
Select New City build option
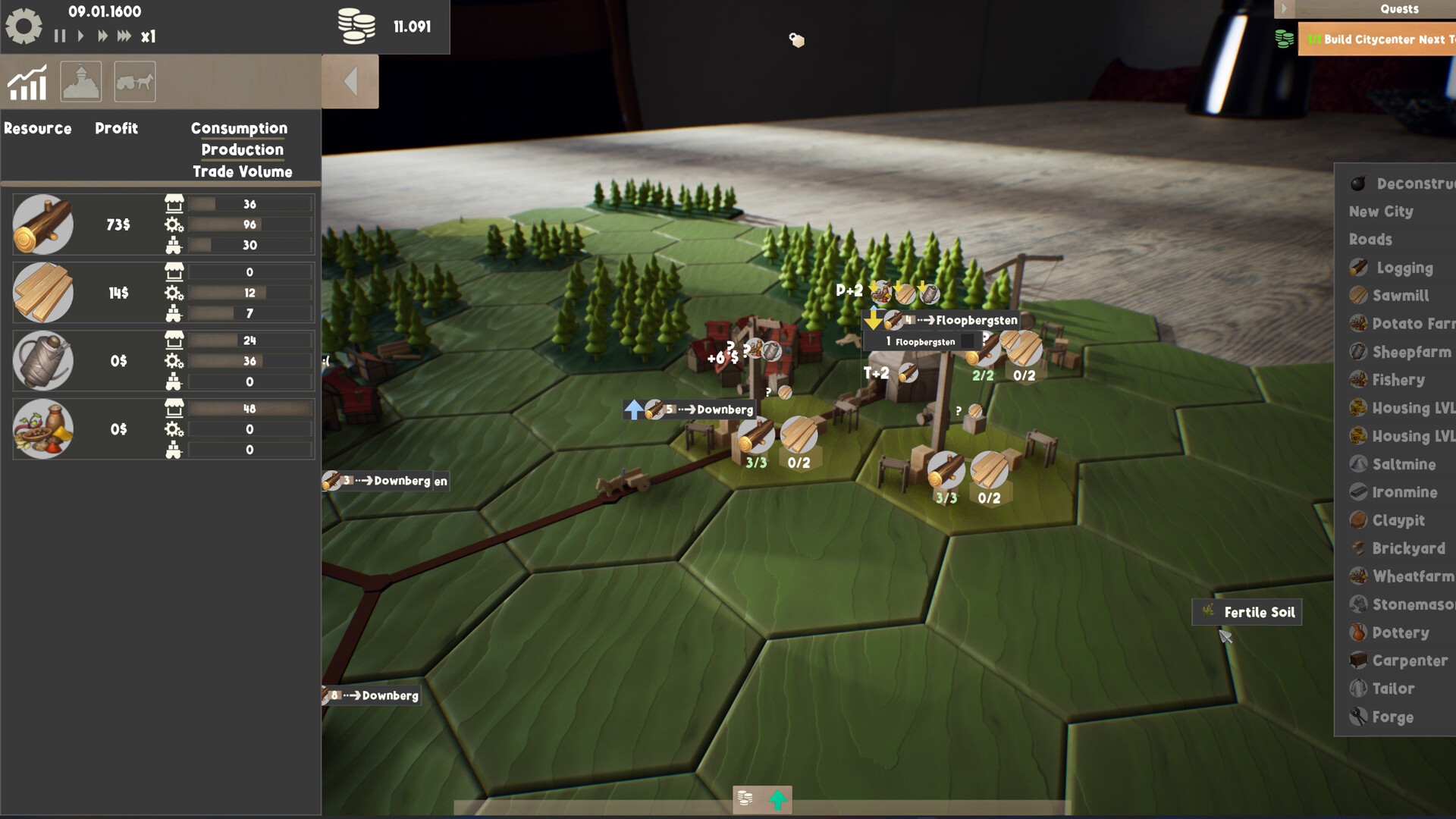point(1381,212)
